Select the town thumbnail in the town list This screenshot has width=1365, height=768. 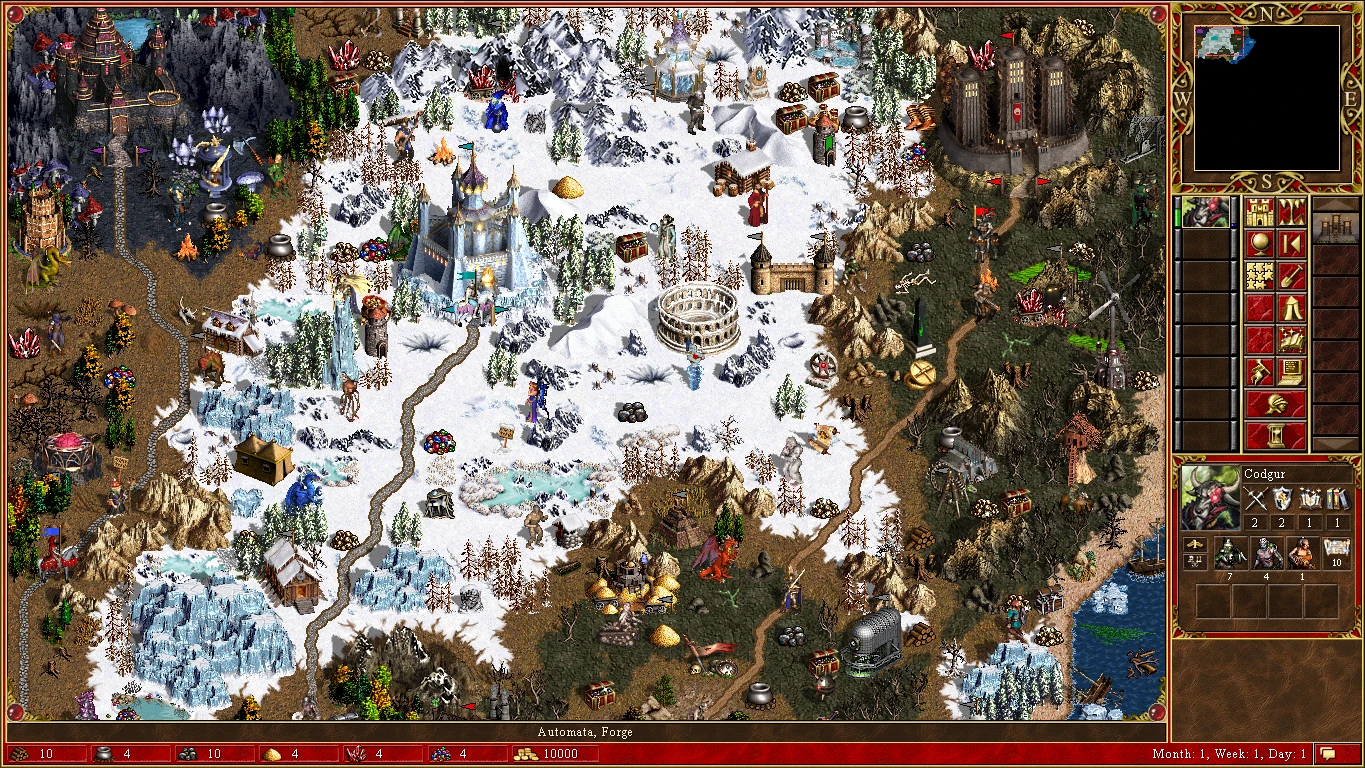tap(1337, 228)
